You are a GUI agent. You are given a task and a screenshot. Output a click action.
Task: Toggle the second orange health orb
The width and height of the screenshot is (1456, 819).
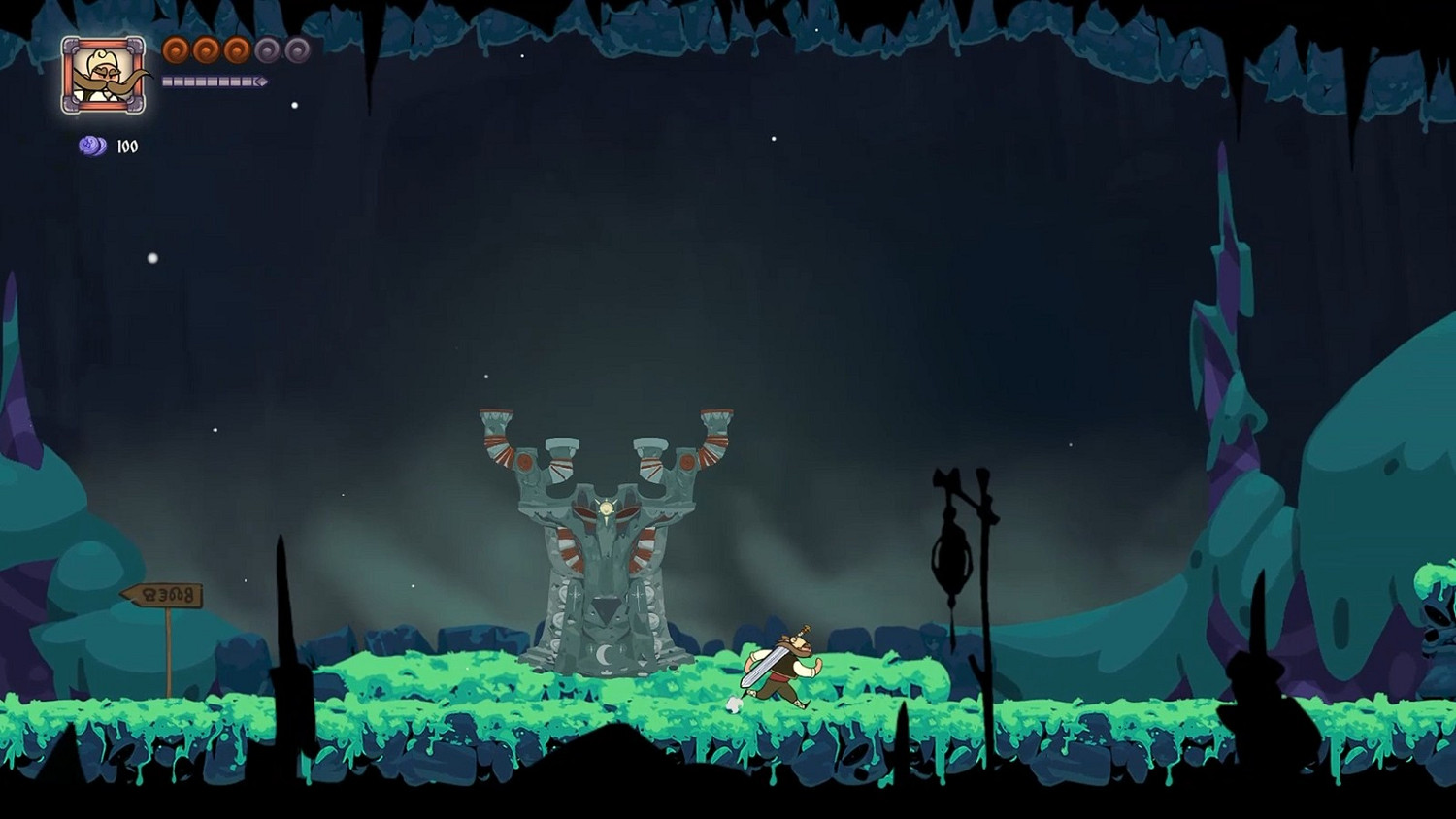(x=205, y=49)
